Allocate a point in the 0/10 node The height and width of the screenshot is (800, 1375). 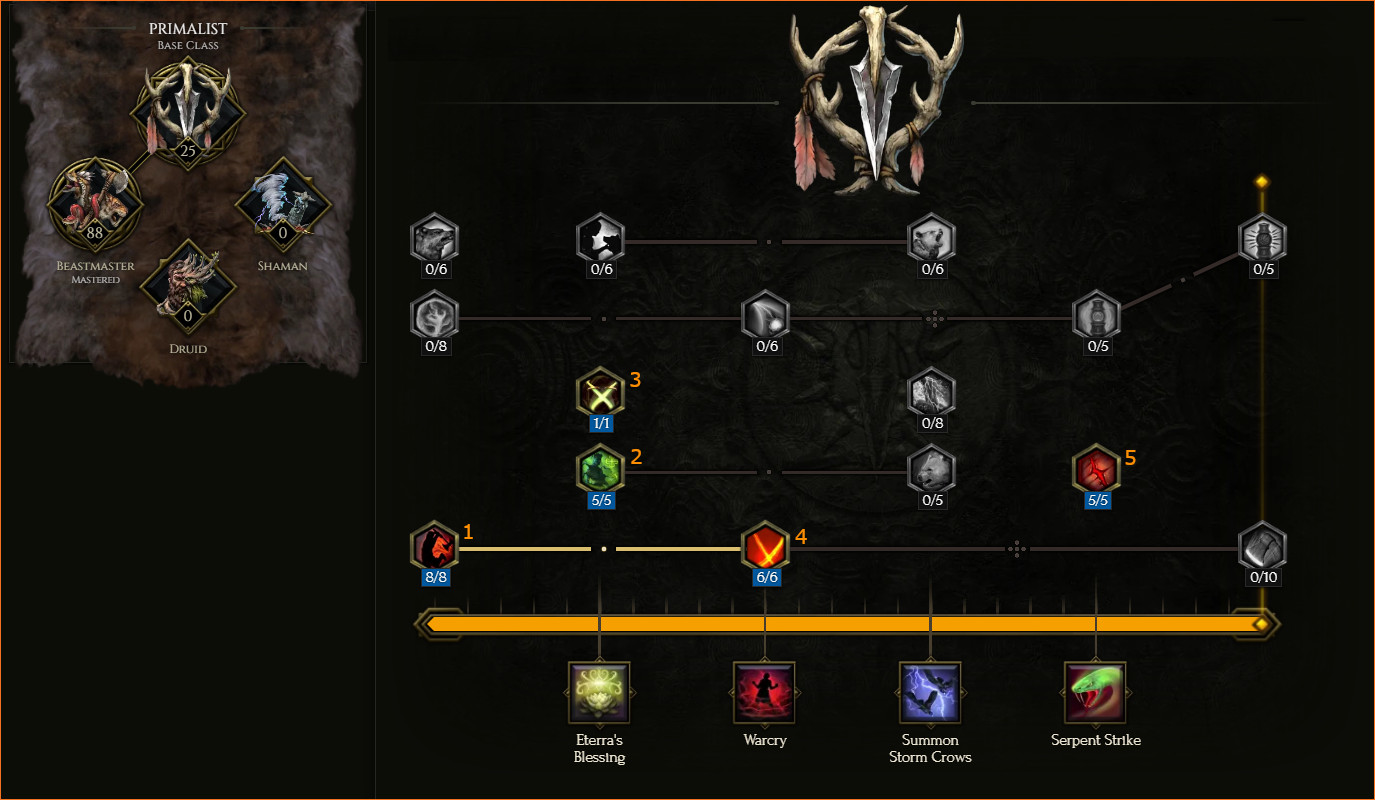[x=1262, y=547]
